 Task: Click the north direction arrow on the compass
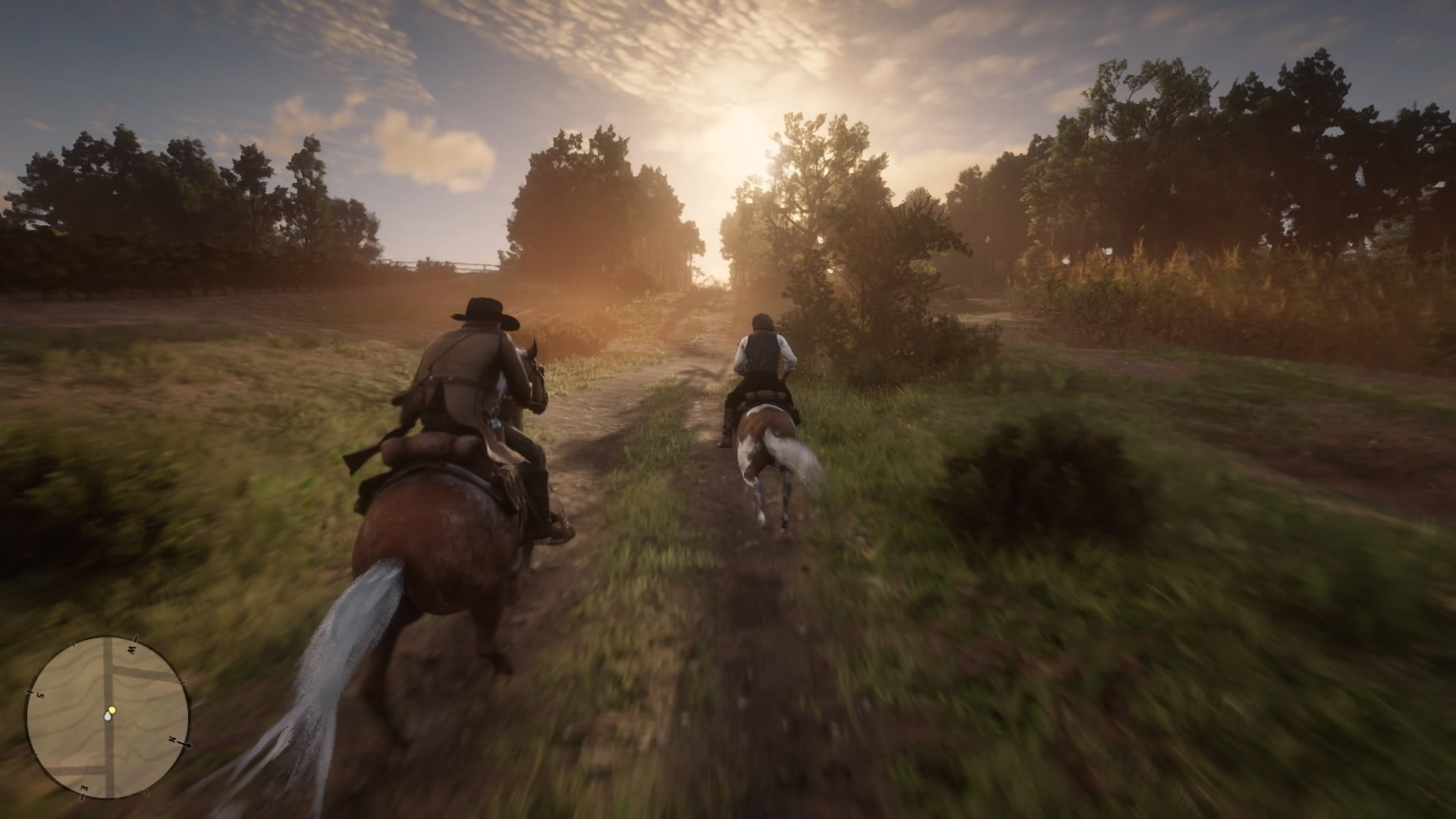click(187, 745)
